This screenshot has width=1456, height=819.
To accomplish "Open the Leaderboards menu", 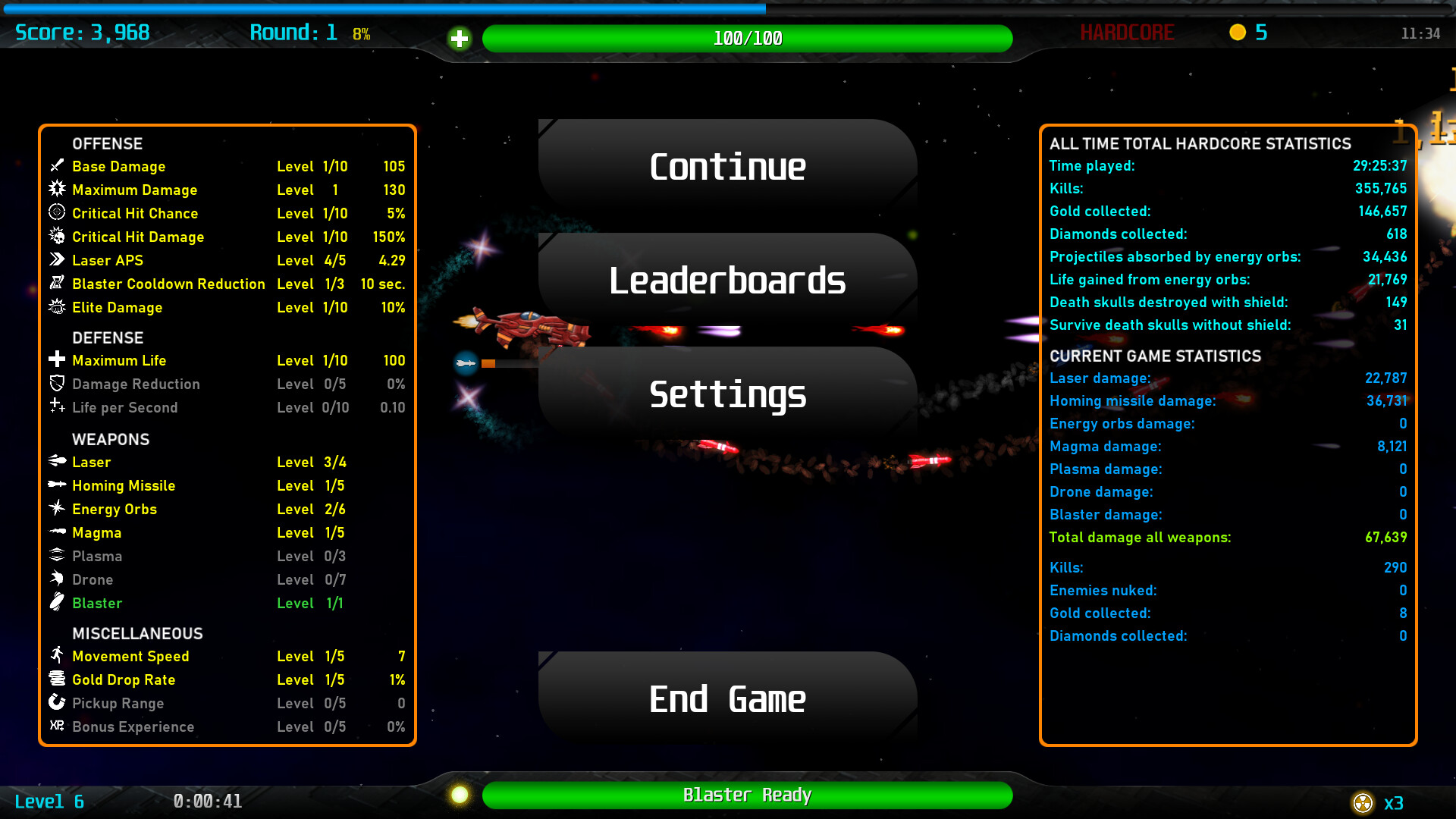I will (x=727, y=281).
